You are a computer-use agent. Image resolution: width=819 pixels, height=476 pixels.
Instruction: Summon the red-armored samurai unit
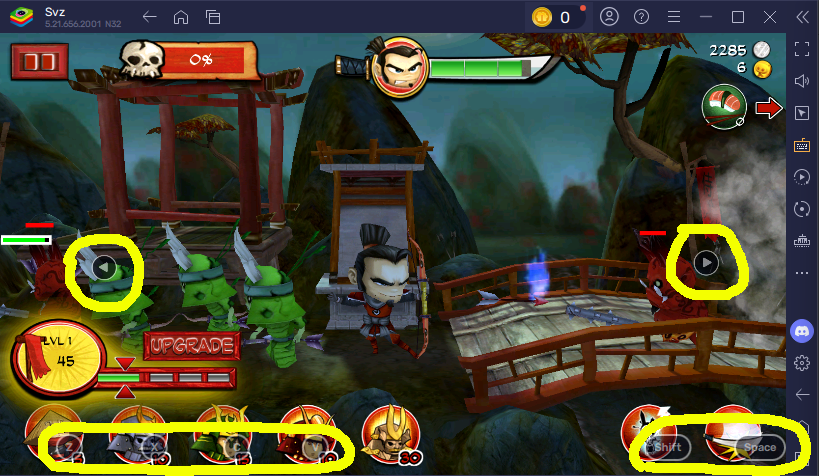click(x=305, y=433)
